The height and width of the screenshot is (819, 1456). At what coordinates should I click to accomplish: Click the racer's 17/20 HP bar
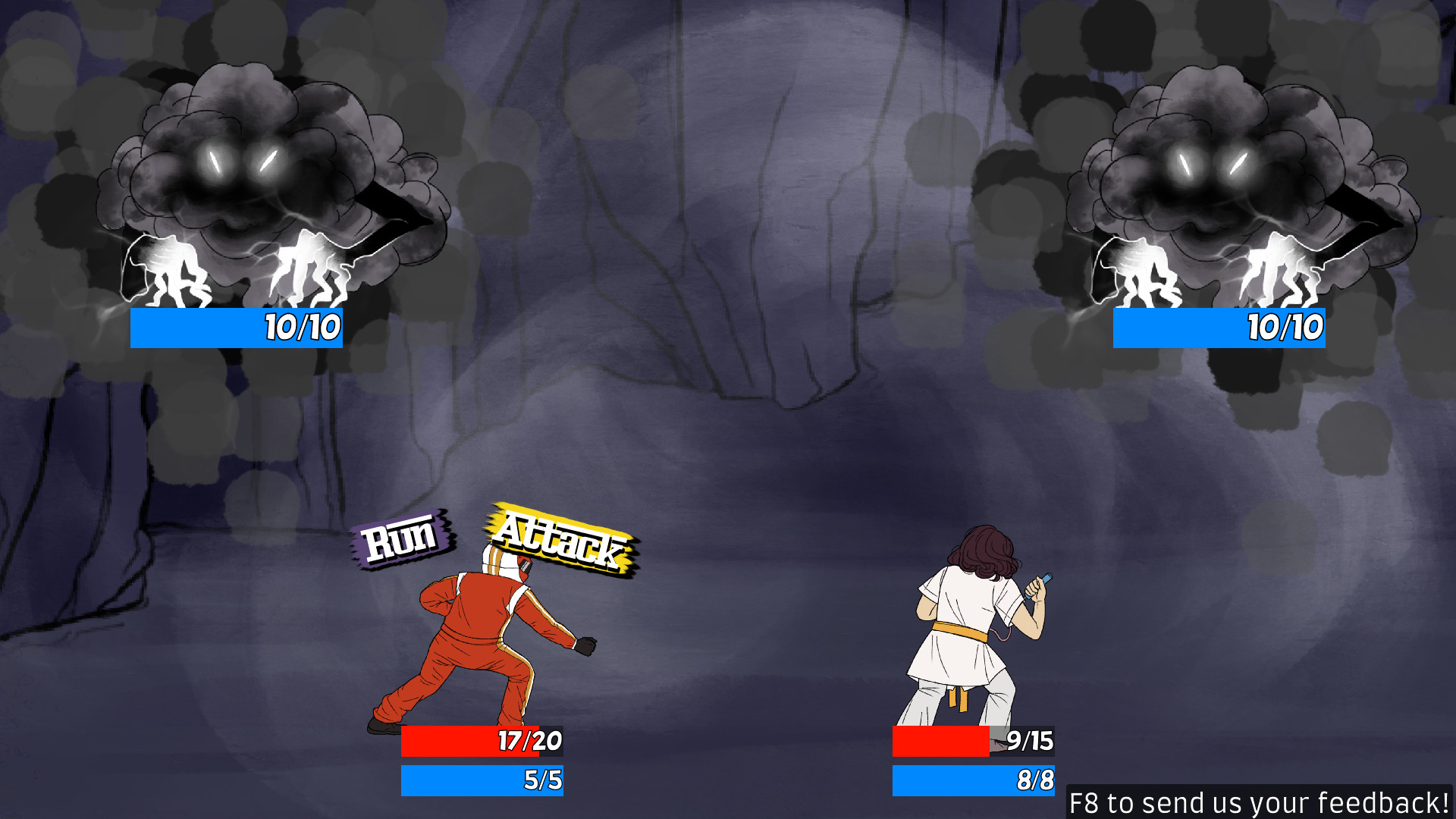tap(482, 742)
